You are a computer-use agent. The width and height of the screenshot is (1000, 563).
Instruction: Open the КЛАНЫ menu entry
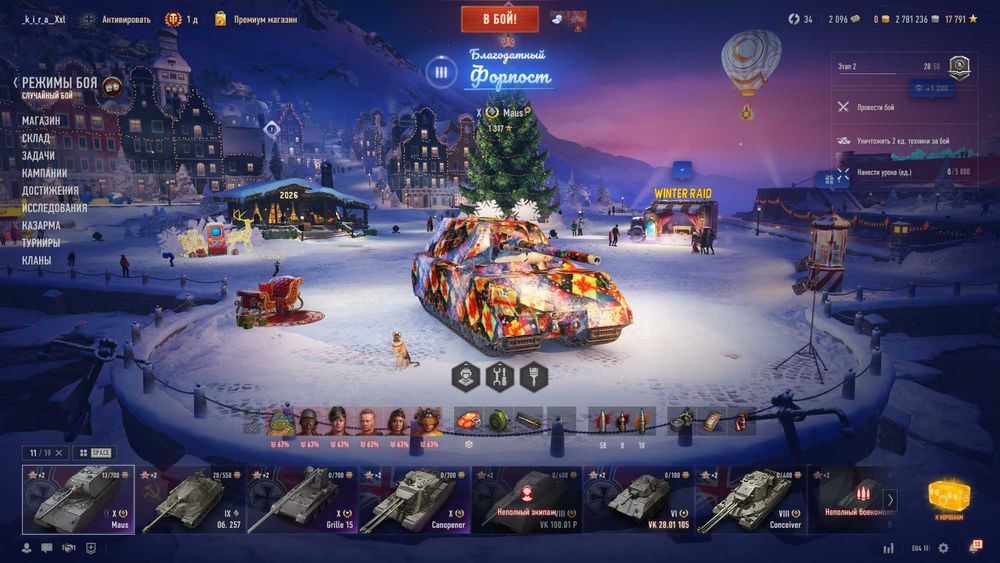37,260
